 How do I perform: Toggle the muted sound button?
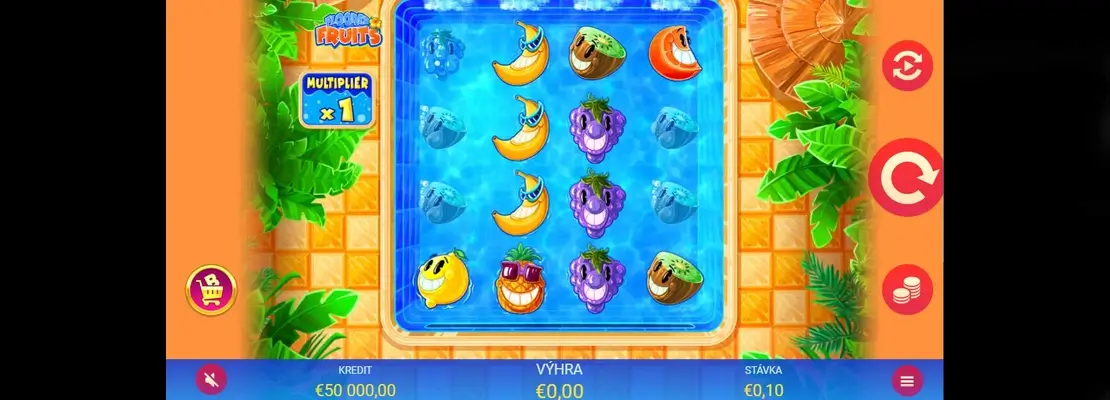tap(211, 379)
